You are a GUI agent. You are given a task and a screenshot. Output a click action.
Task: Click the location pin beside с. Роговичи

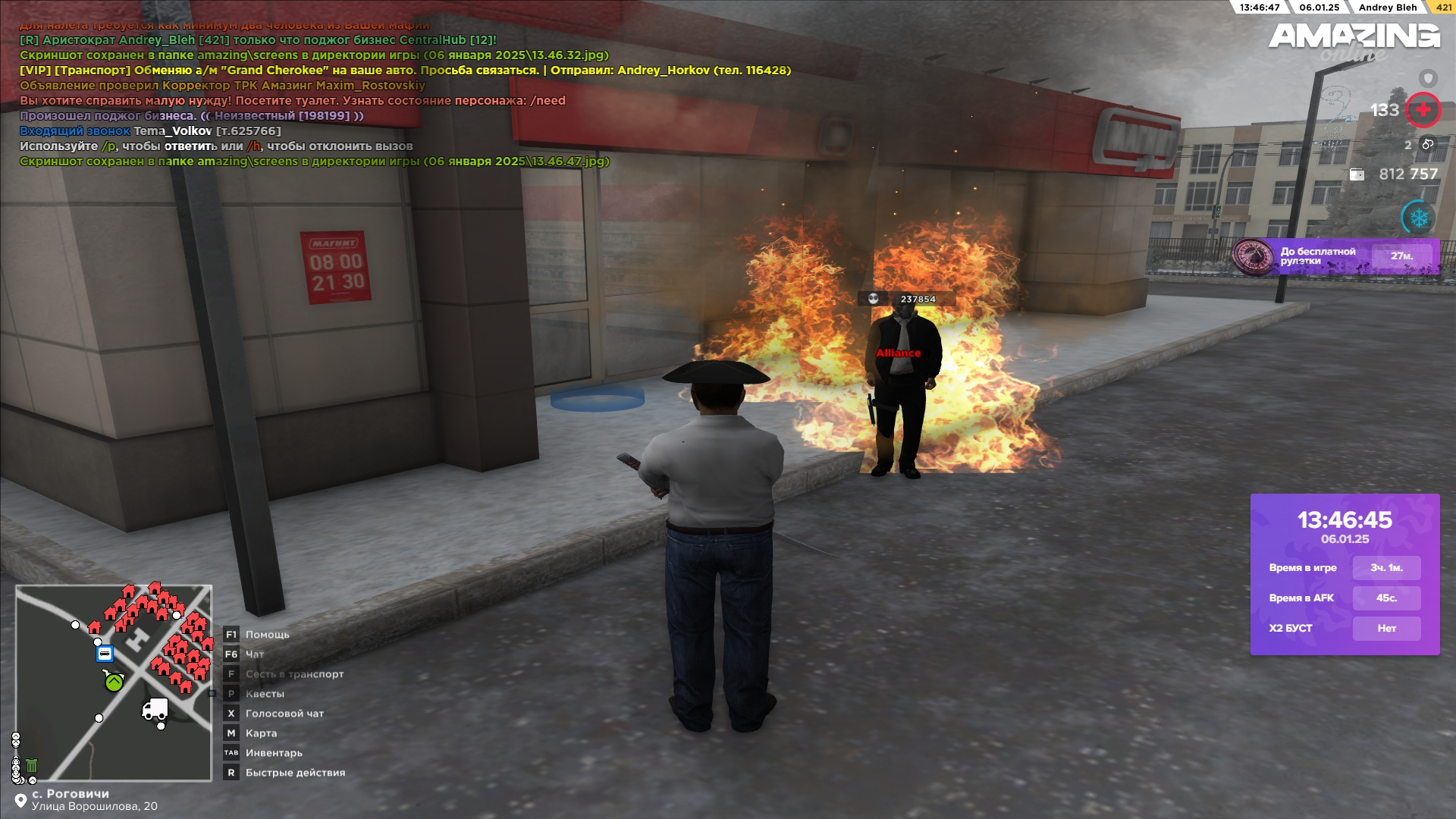click(20, 801)
